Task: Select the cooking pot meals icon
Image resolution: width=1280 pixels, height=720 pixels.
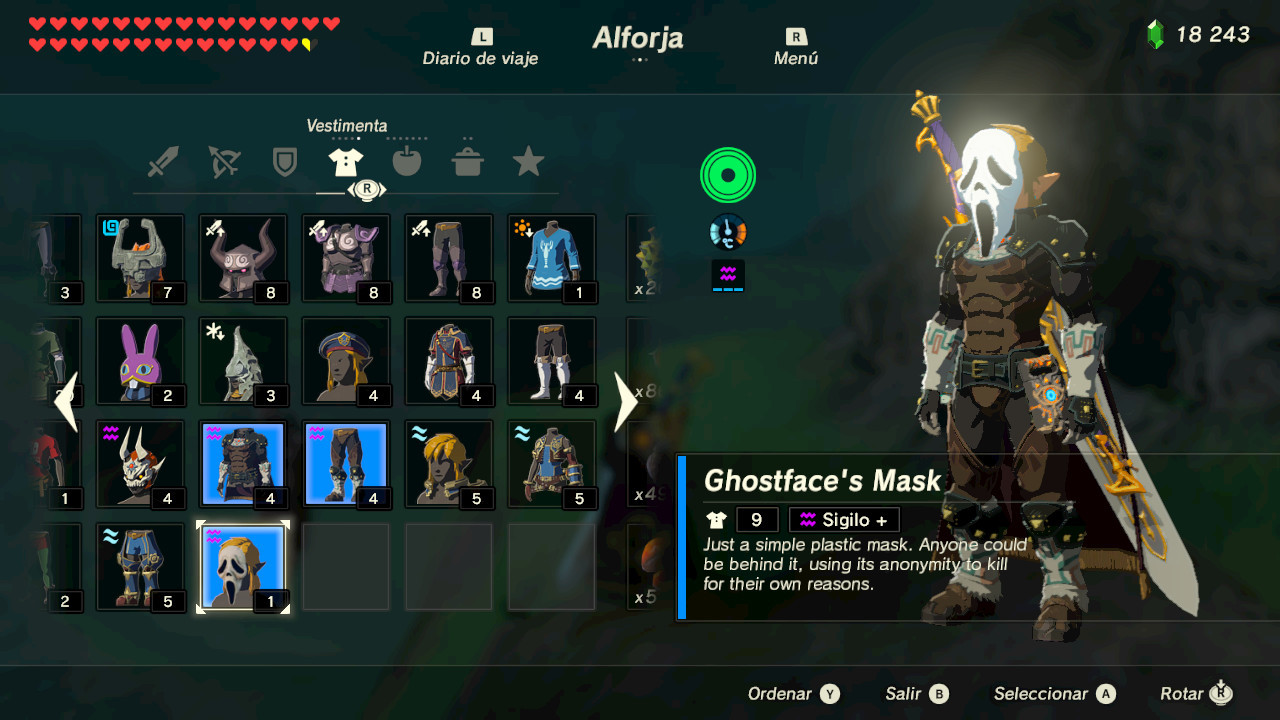Action: (467, 160)
